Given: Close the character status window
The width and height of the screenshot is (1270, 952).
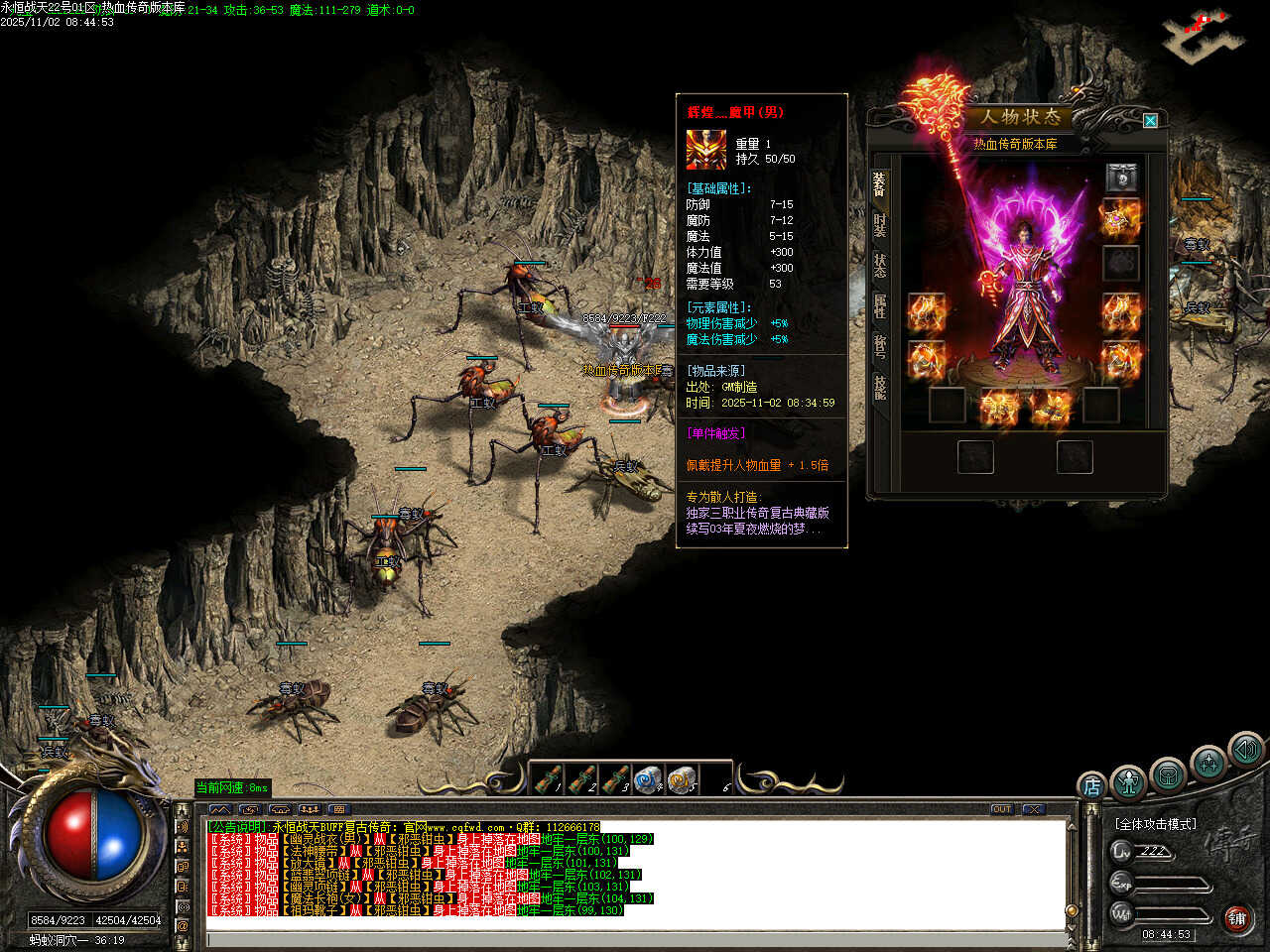Looking at the screenshot, I should coord(1150,121).
